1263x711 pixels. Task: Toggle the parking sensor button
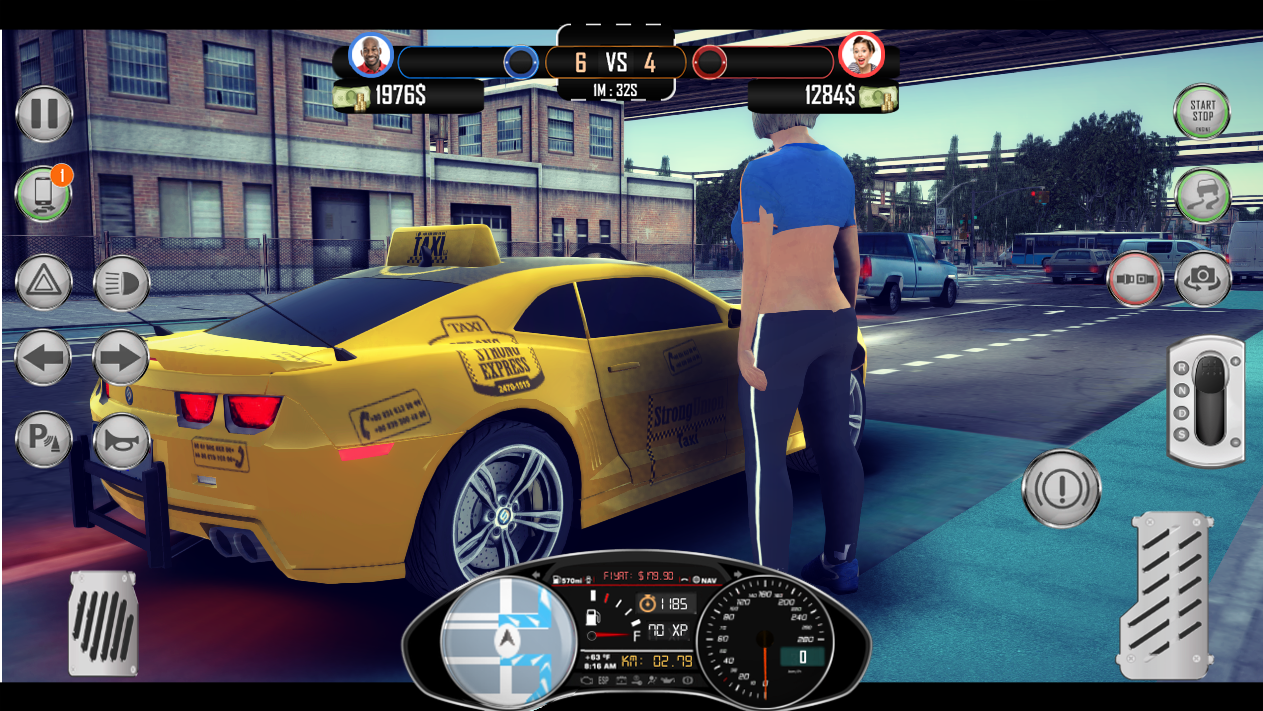[44, 440]
